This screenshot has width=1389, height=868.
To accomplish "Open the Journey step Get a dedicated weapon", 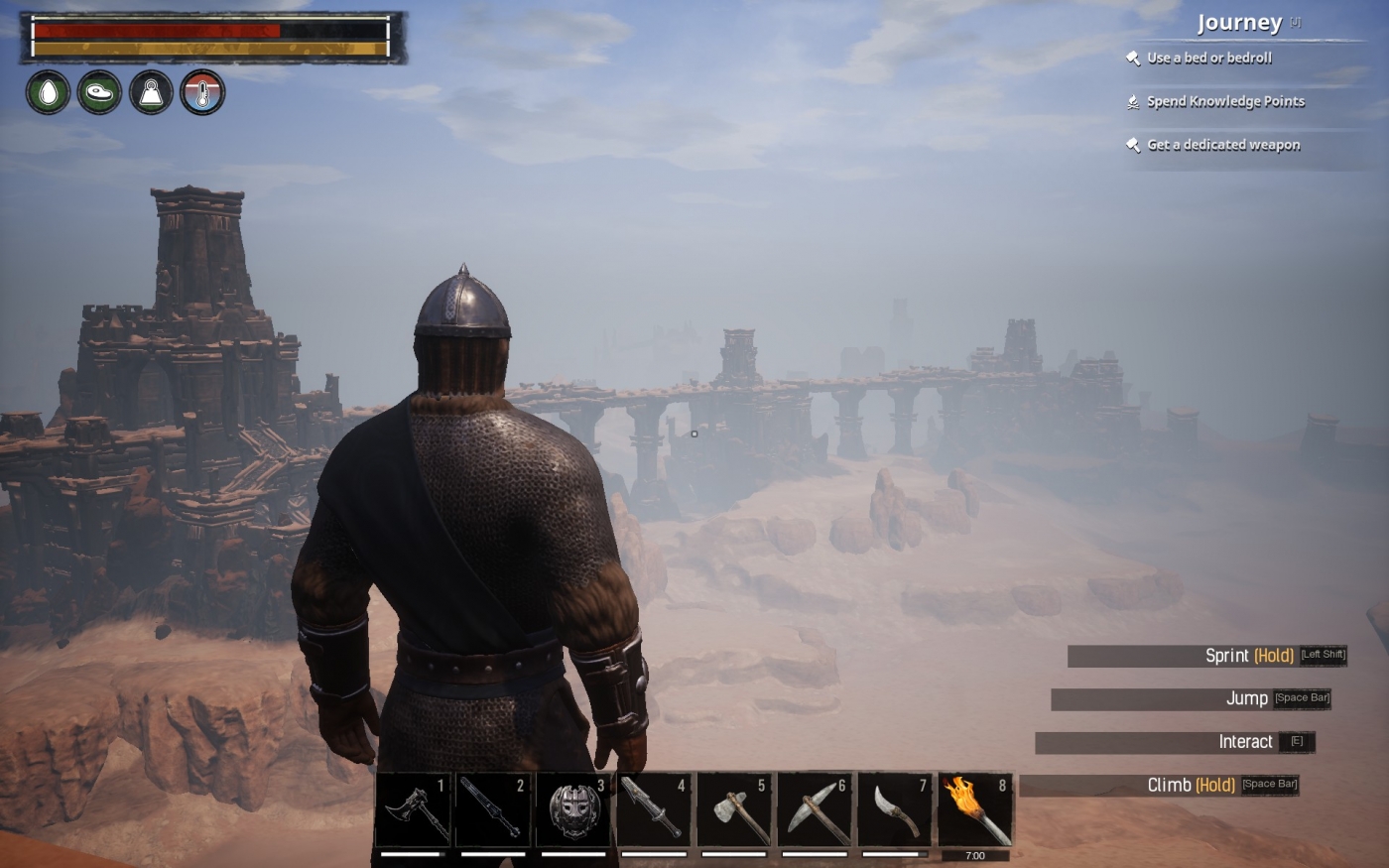I will 1222,145.
